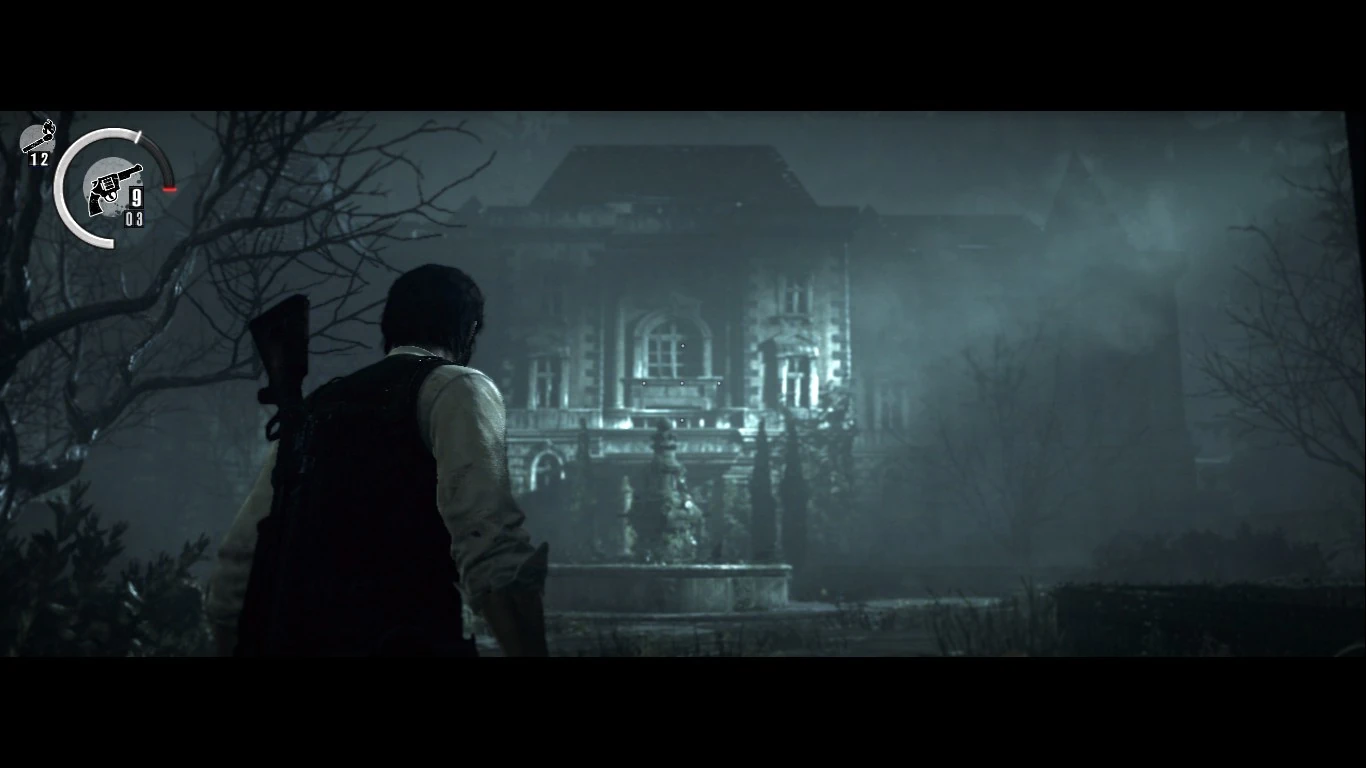Click the ammo count showing 9

point(137,196)
